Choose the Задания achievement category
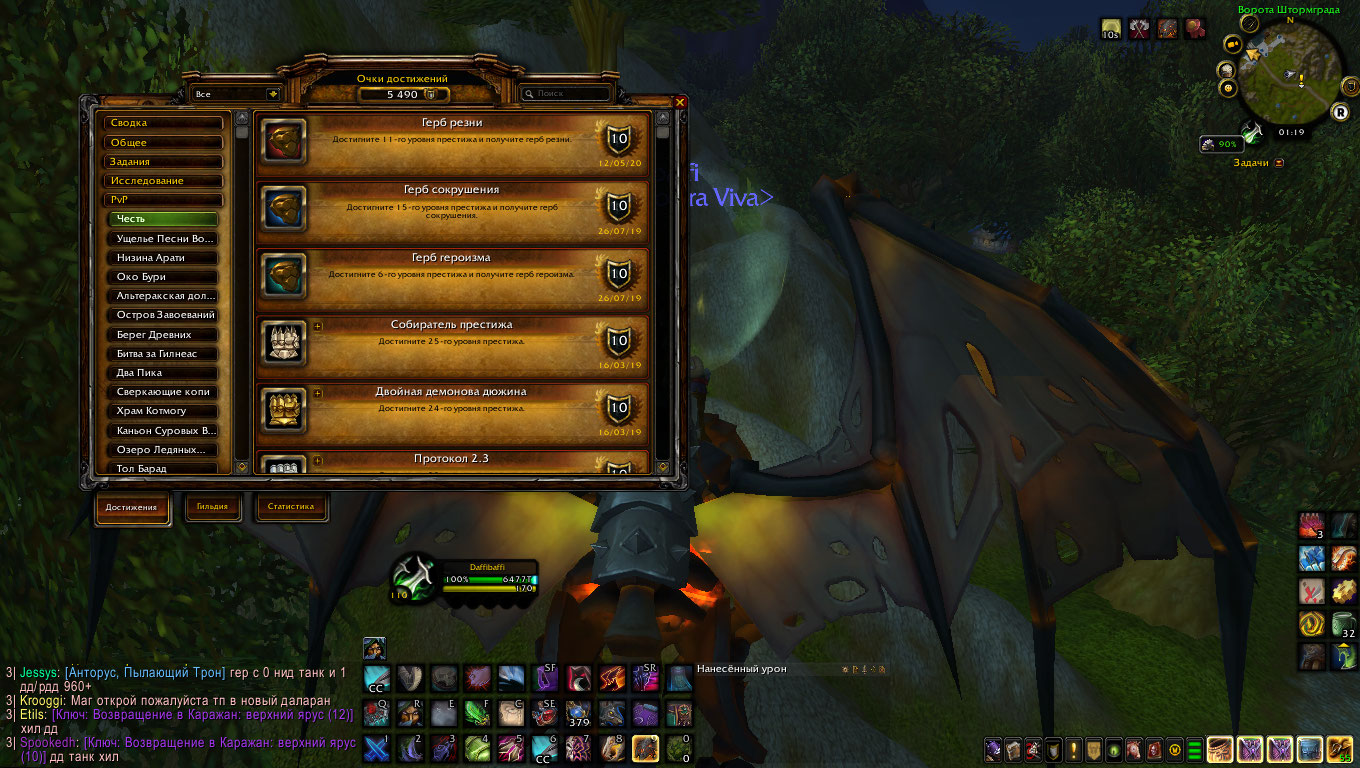1360x768 pixels. pyautogui.click(x=164, y=161)
